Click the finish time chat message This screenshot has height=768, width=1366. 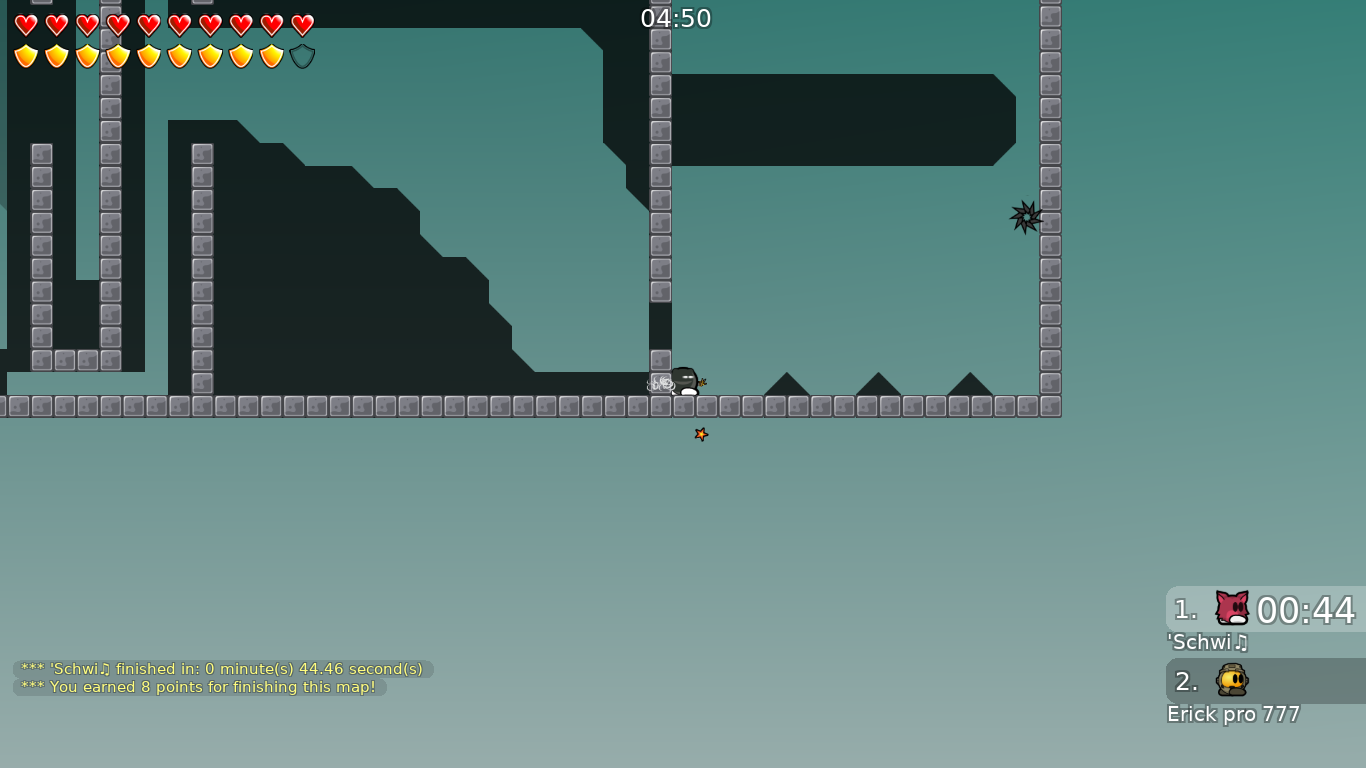(220, 668)
